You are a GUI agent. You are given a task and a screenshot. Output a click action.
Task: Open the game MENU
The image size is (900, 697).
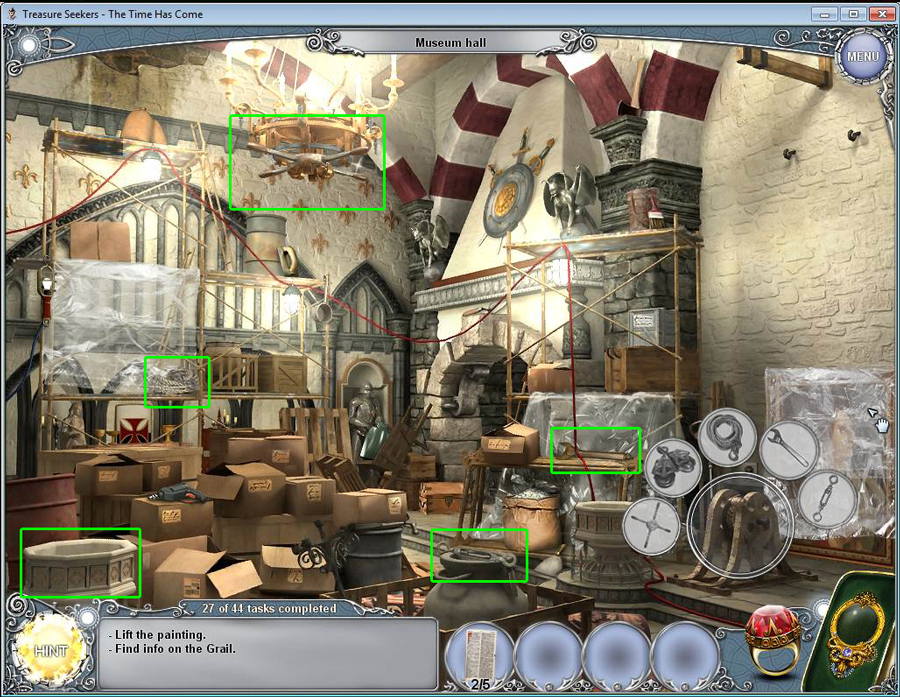click(x=862, y=56)
